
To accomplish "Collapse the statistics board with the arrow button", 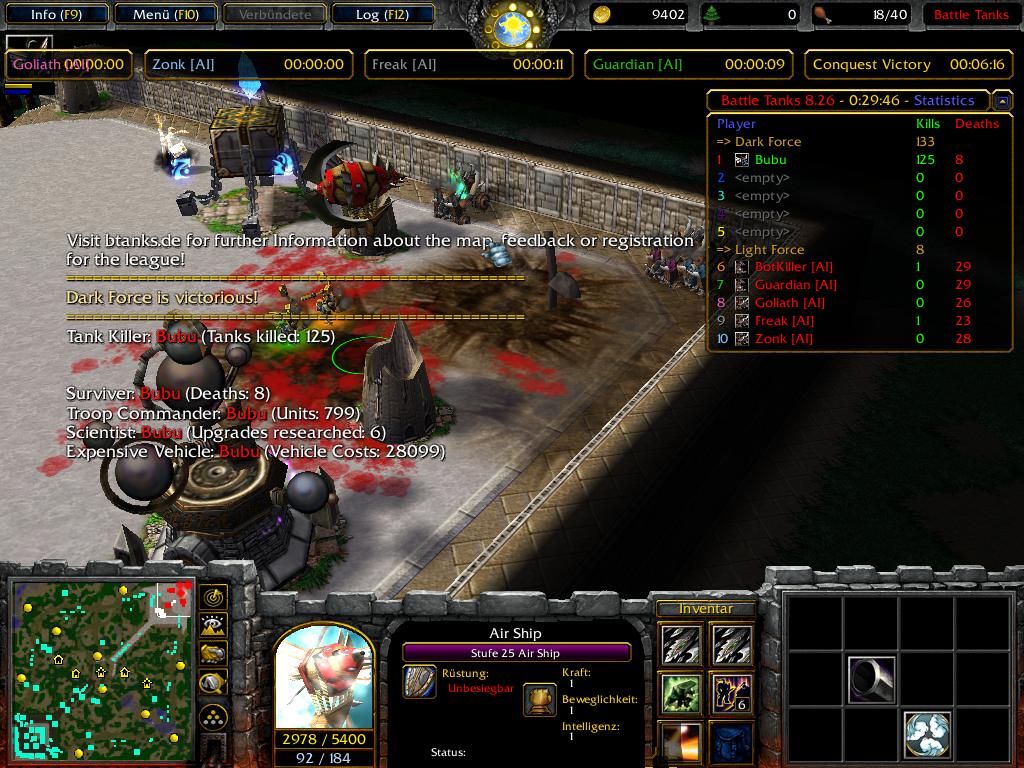I will (1002, 101).
